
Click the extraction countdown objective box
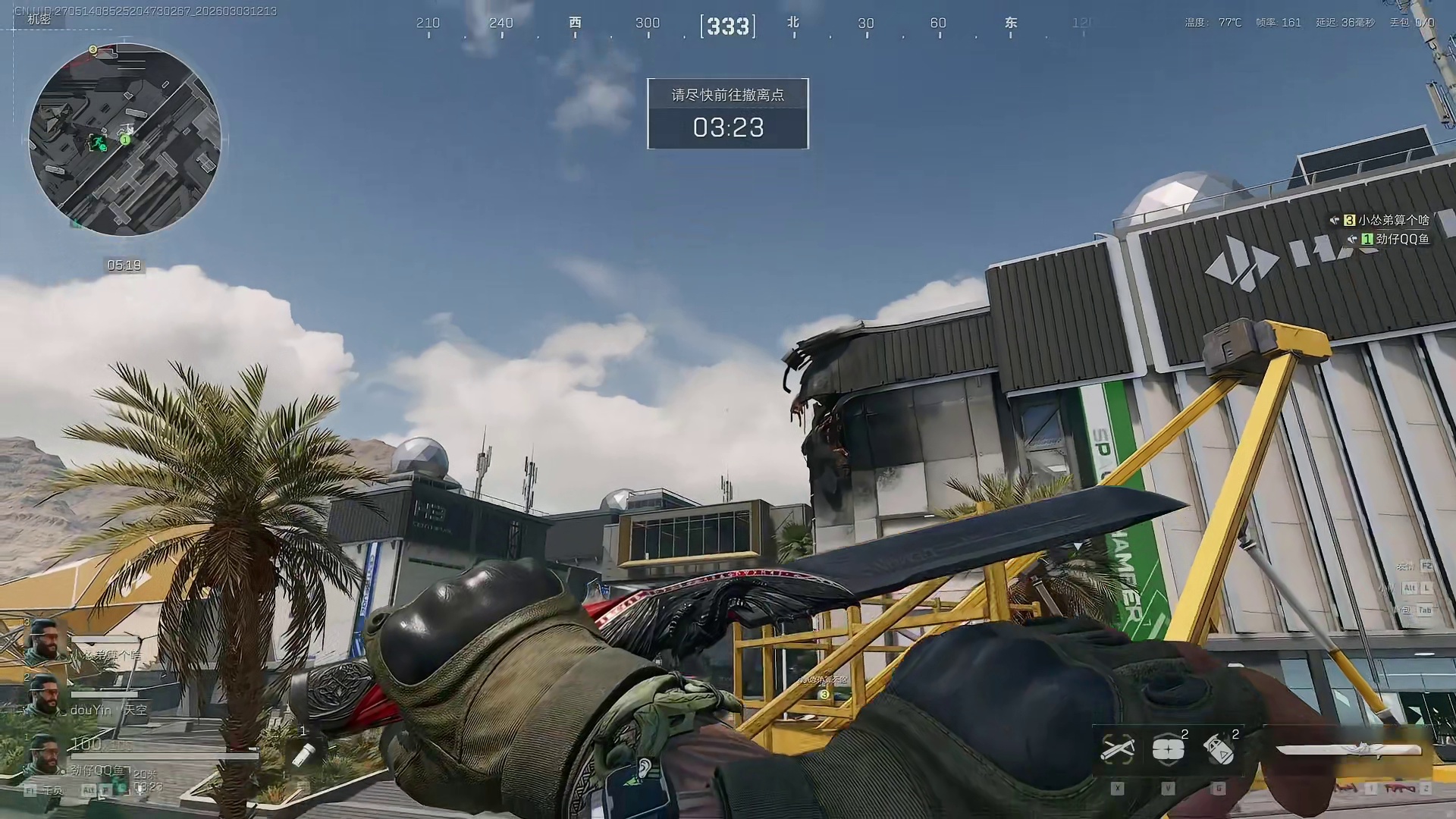[x=727, y=114]
